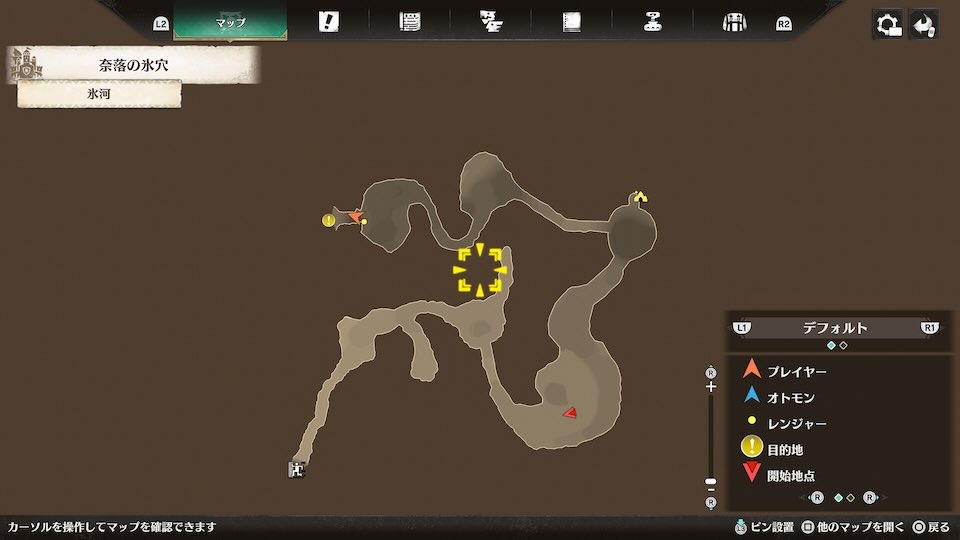
Task: Click the yellow objective marker on map
Action: pyautogui.click(x=328, y=220)
